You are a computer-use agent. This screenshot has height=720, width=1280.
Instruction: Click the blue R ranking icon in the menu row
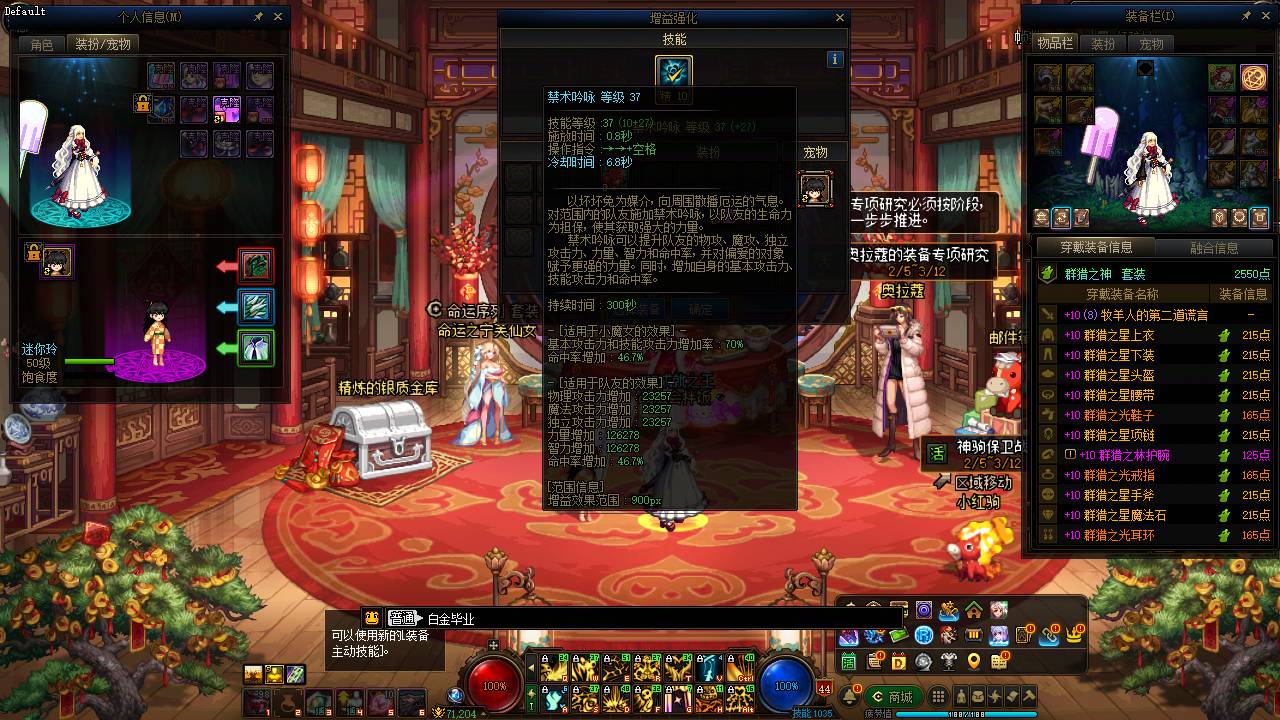click(x=923, y=636)
